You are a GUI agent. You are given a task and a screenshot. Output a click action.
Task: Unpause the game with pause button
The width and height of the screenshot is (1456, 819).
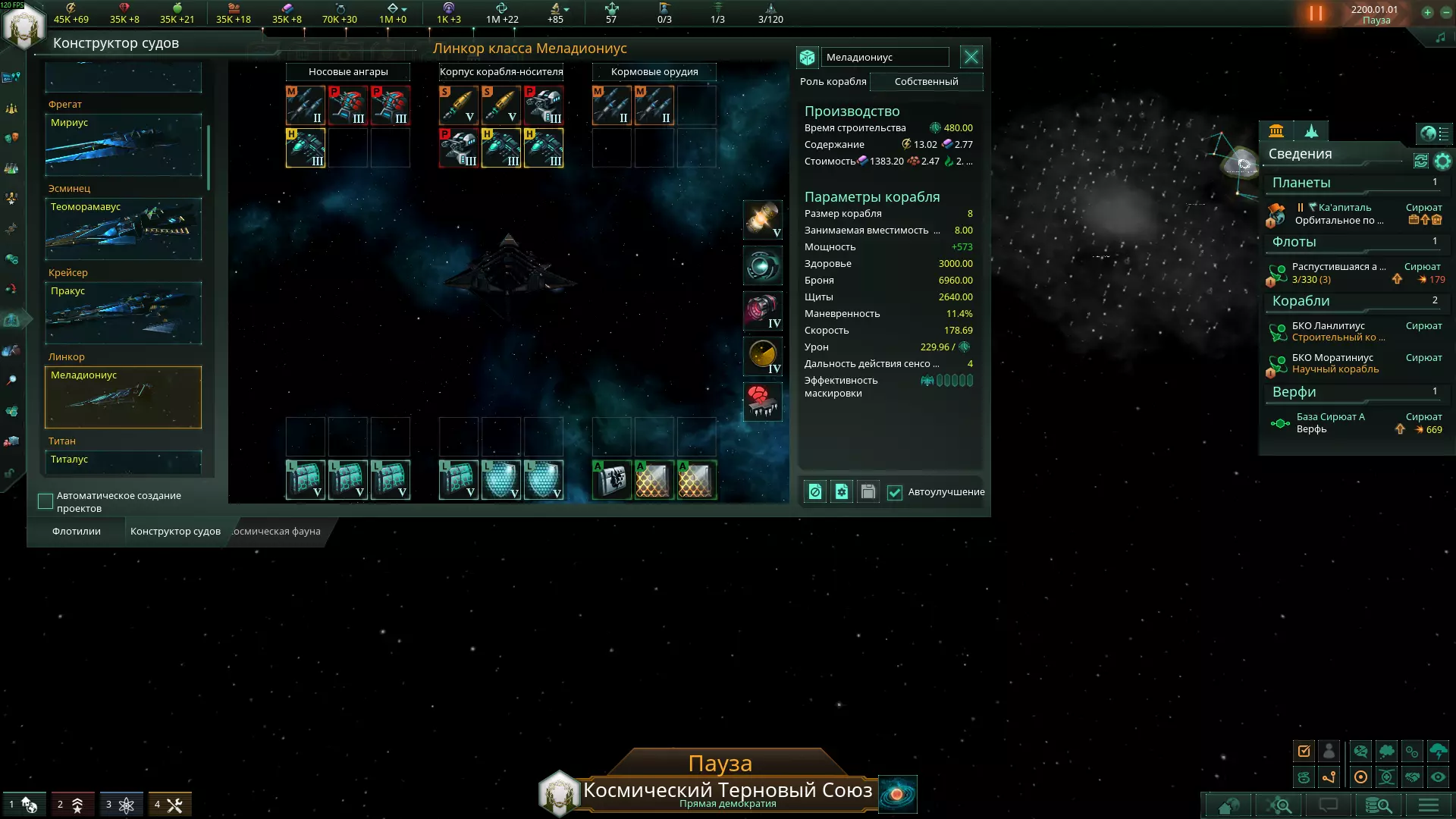click(x=1316, y=14)
